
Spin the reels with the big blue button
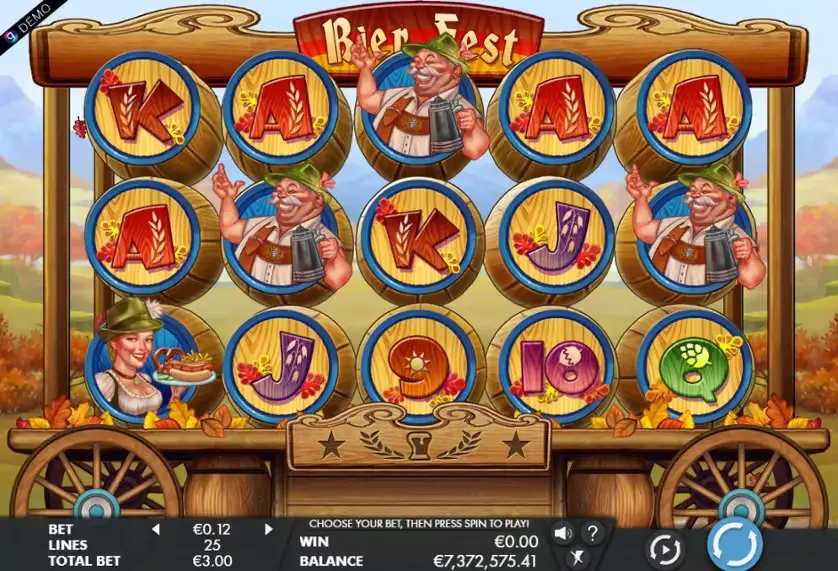735,546
